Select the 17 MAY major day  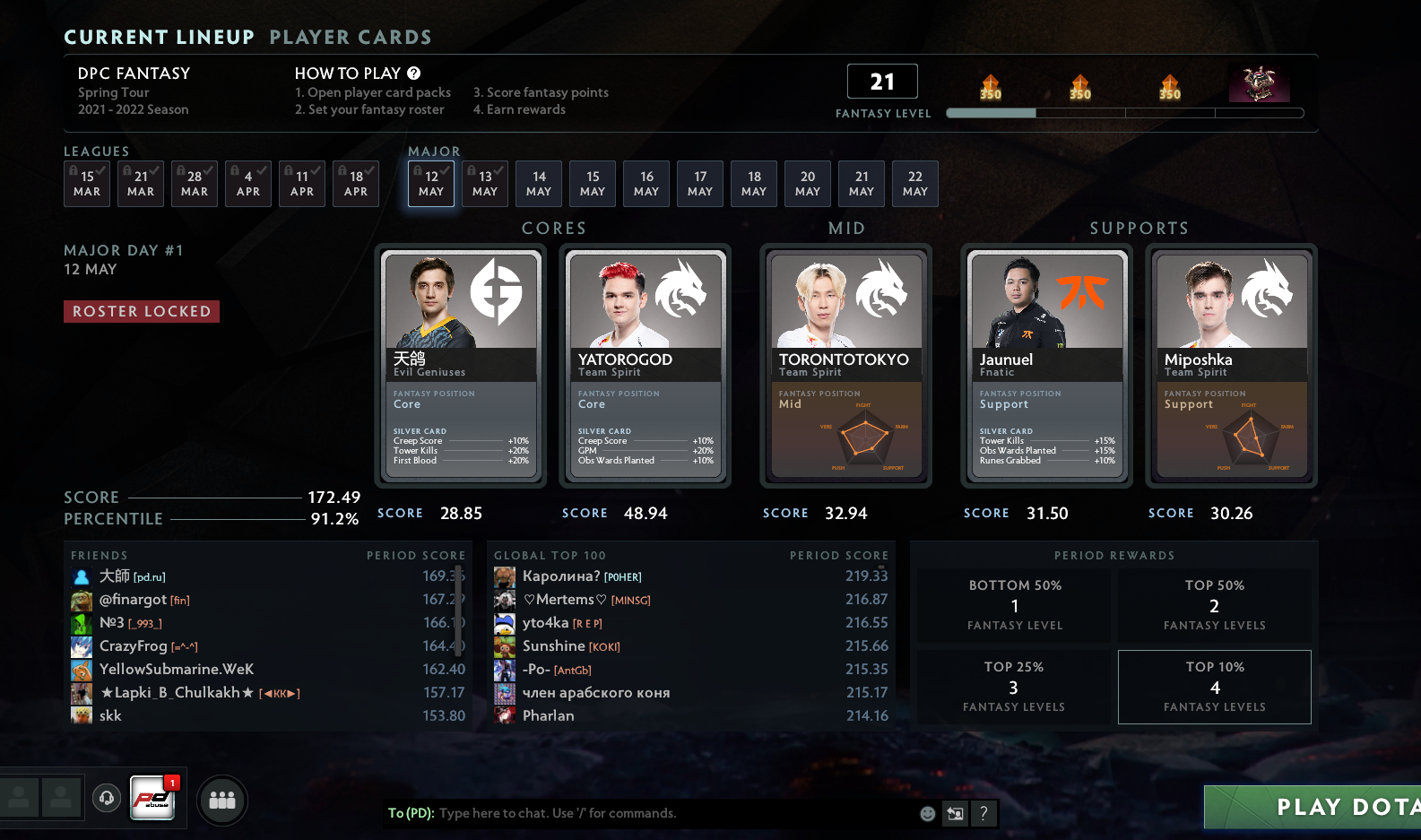tap(700, 184)
